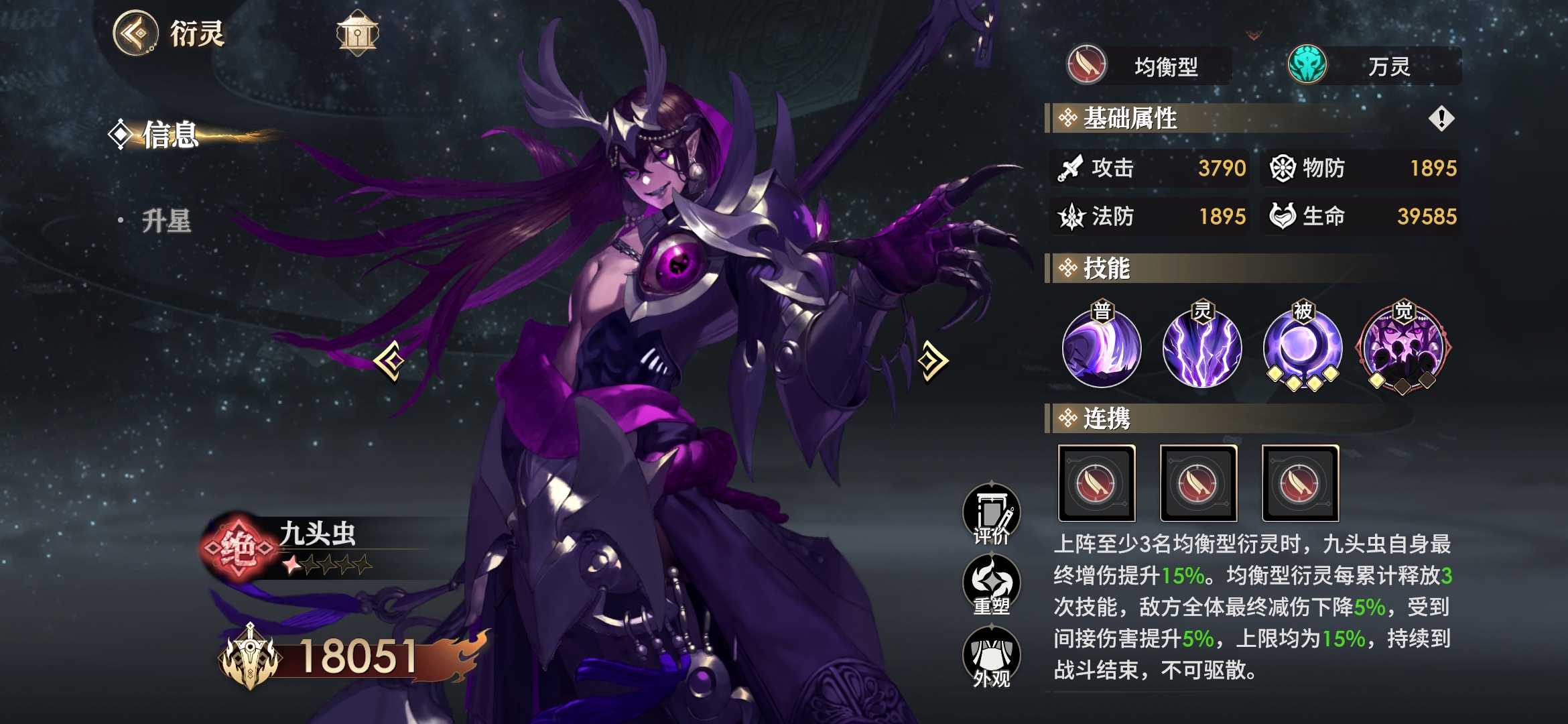Show the previous character with left arrow

tap(390, 361)
